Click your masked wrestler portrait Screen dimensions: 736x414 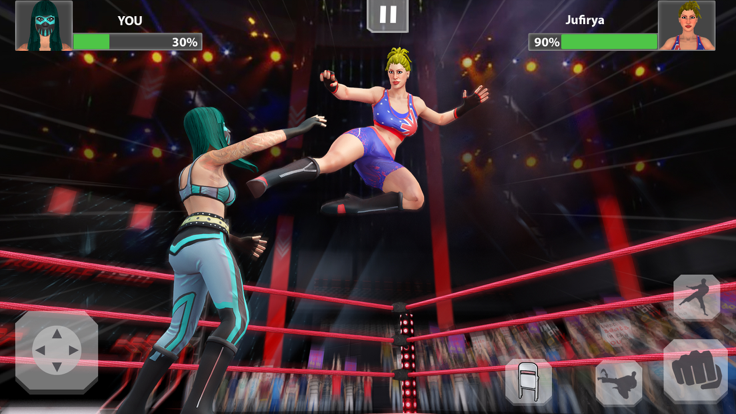point(44,25)
